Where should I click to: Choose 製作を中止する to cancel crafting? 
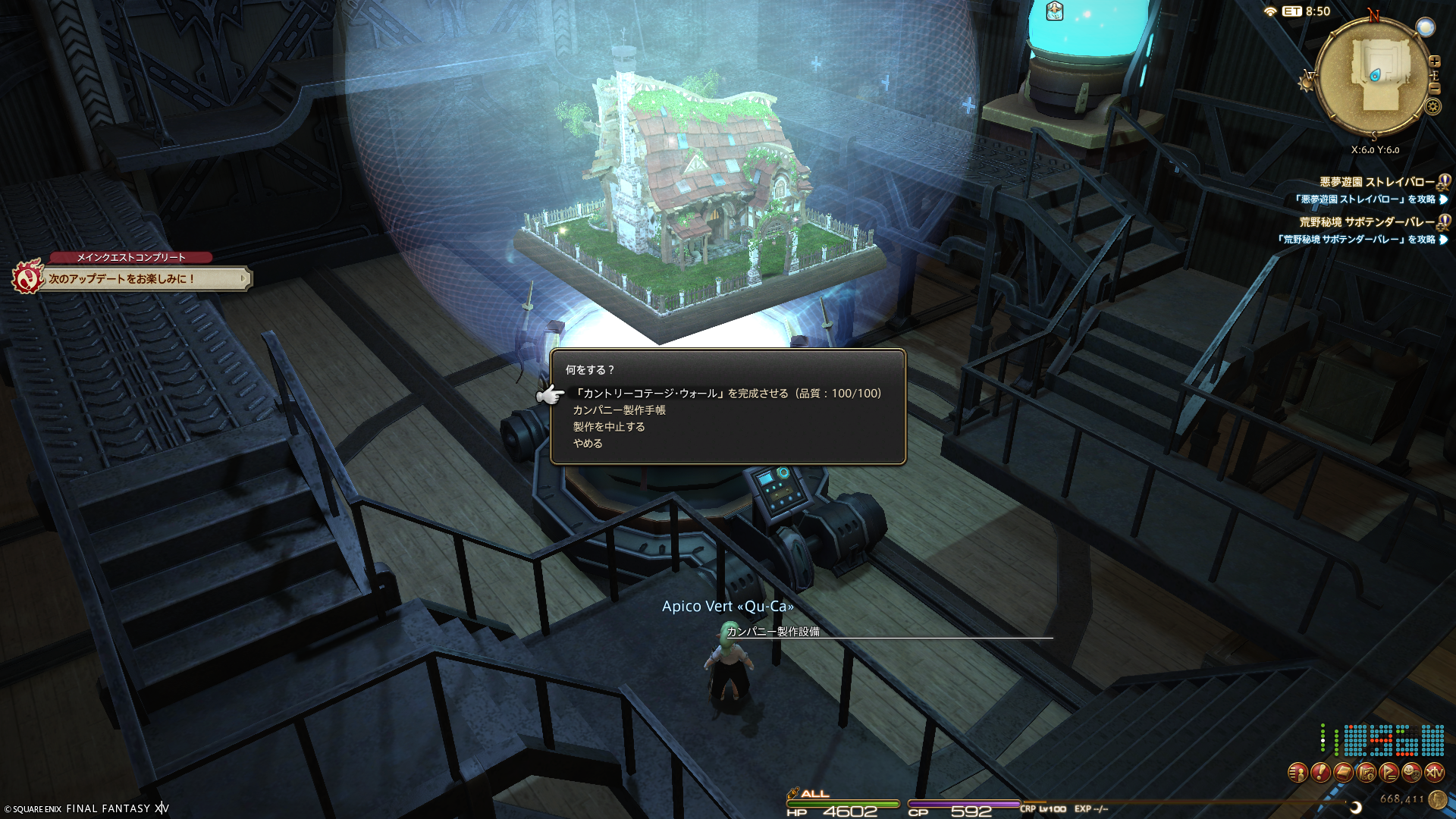pos(609,427)
